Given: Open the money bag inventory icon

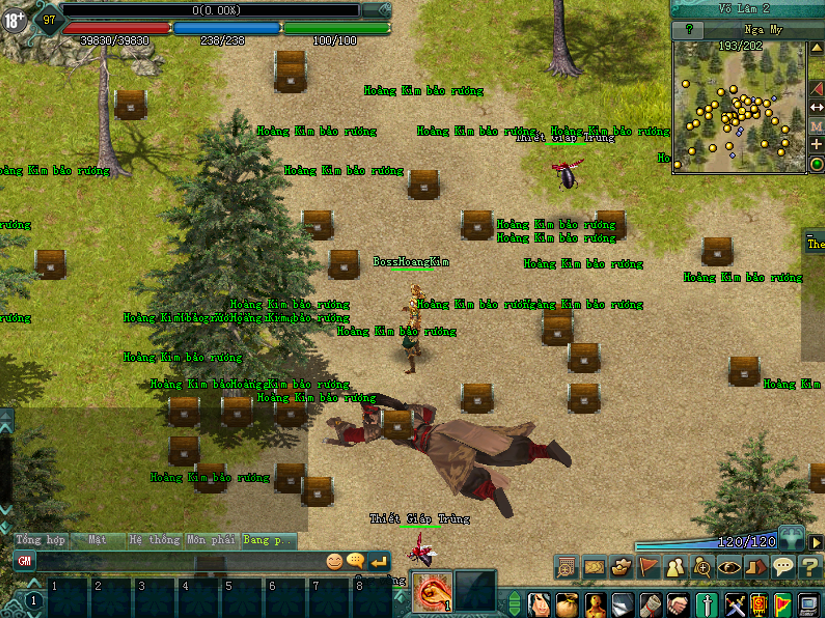Looking at the screenshot, I should (566, 604).
